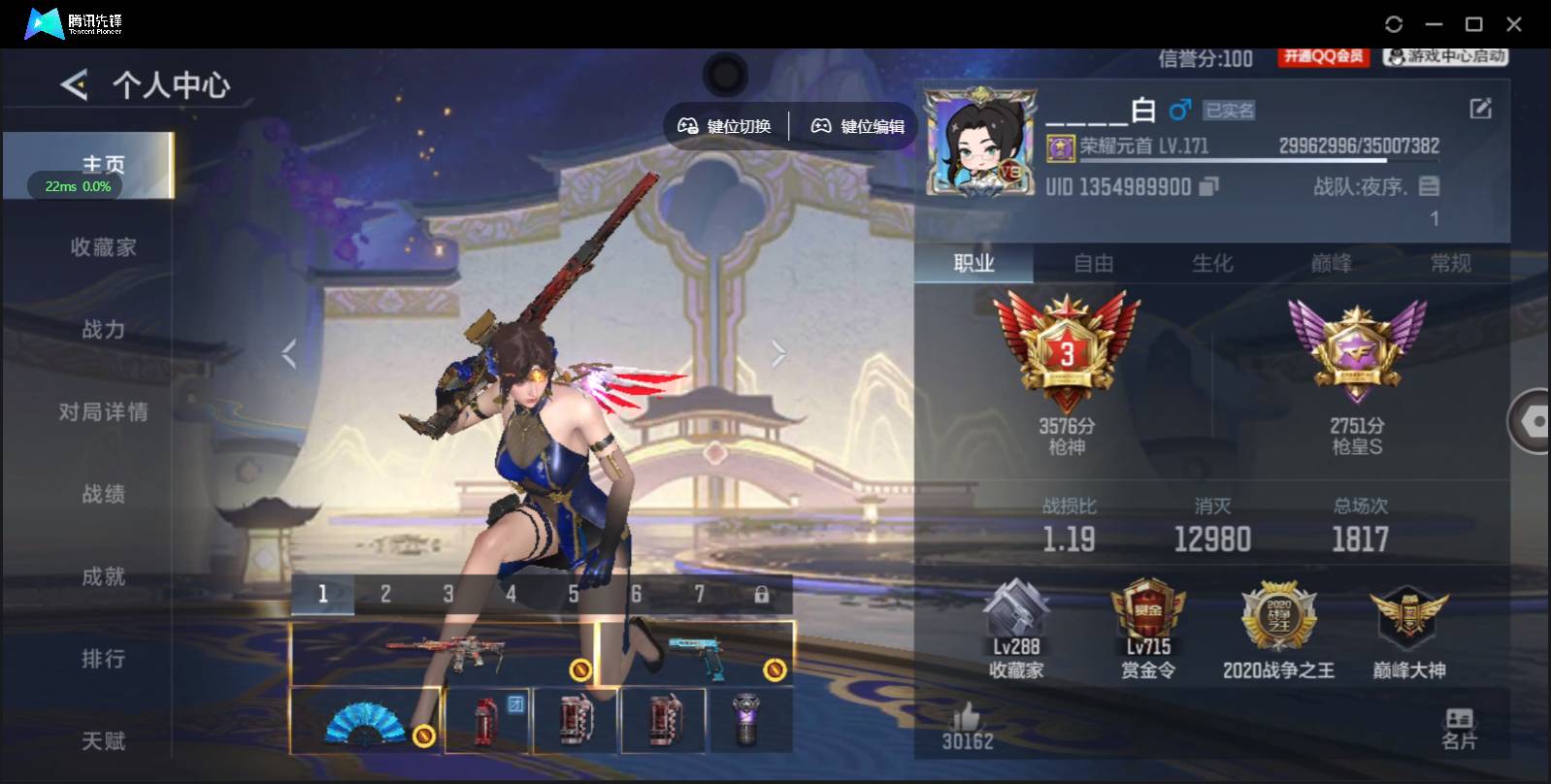Click the 键位切换 gamepad icon
The width and height of the screenshot is (1551, 784).
[x=689, y=125]
